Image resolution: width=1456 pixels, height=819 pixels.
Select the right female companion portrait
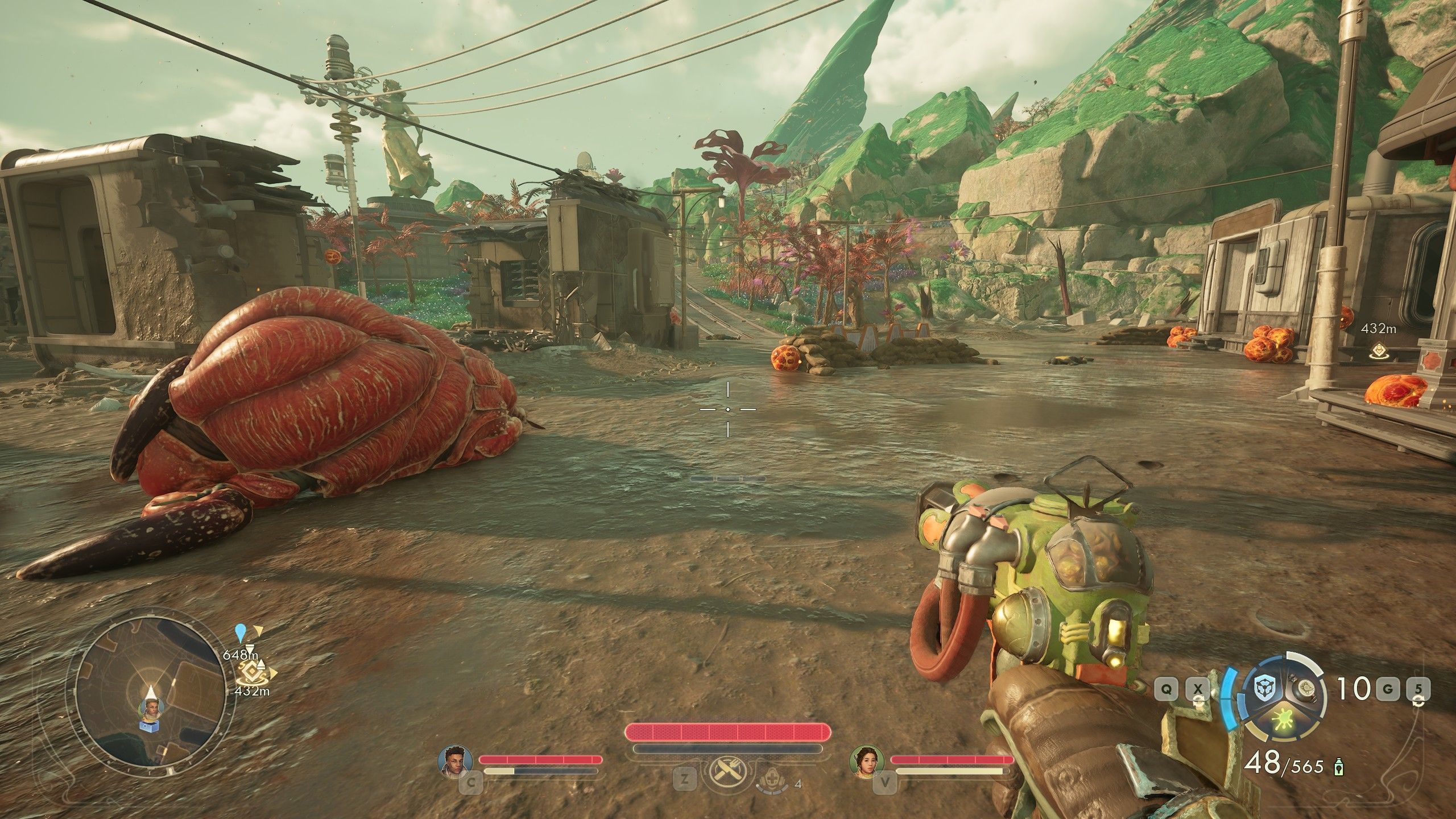point(862,760)
